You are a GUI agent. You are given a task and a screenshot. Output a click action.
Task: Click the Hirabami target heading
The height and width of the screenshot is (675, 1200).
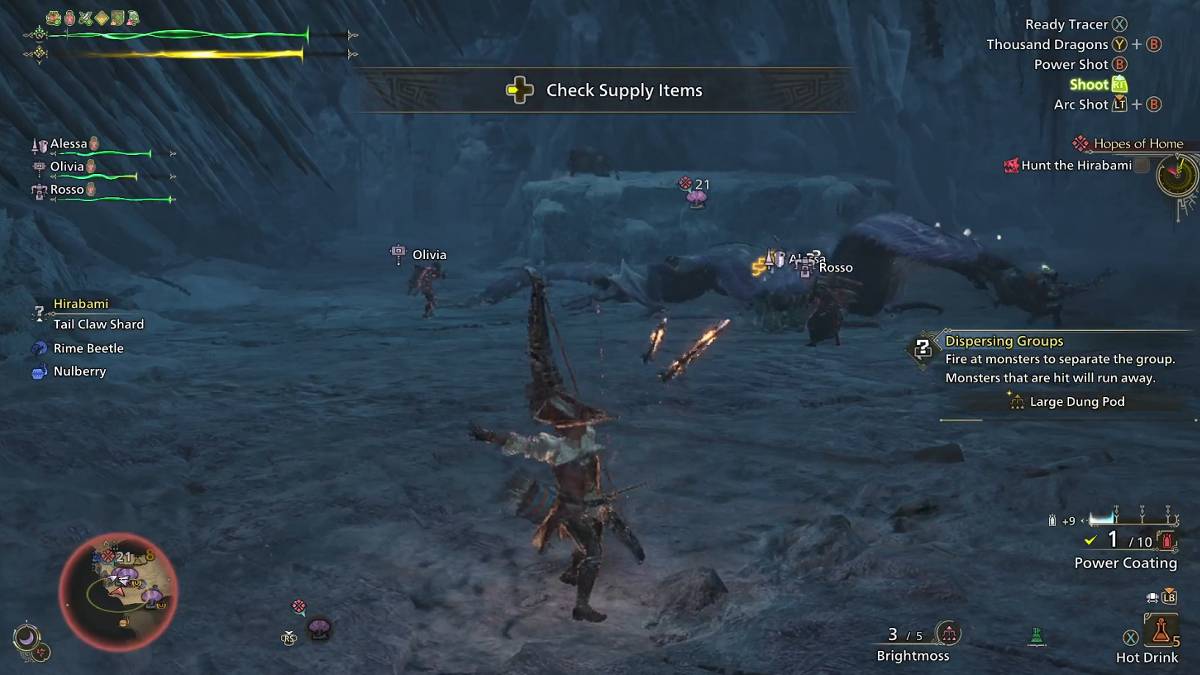[80, 304]
